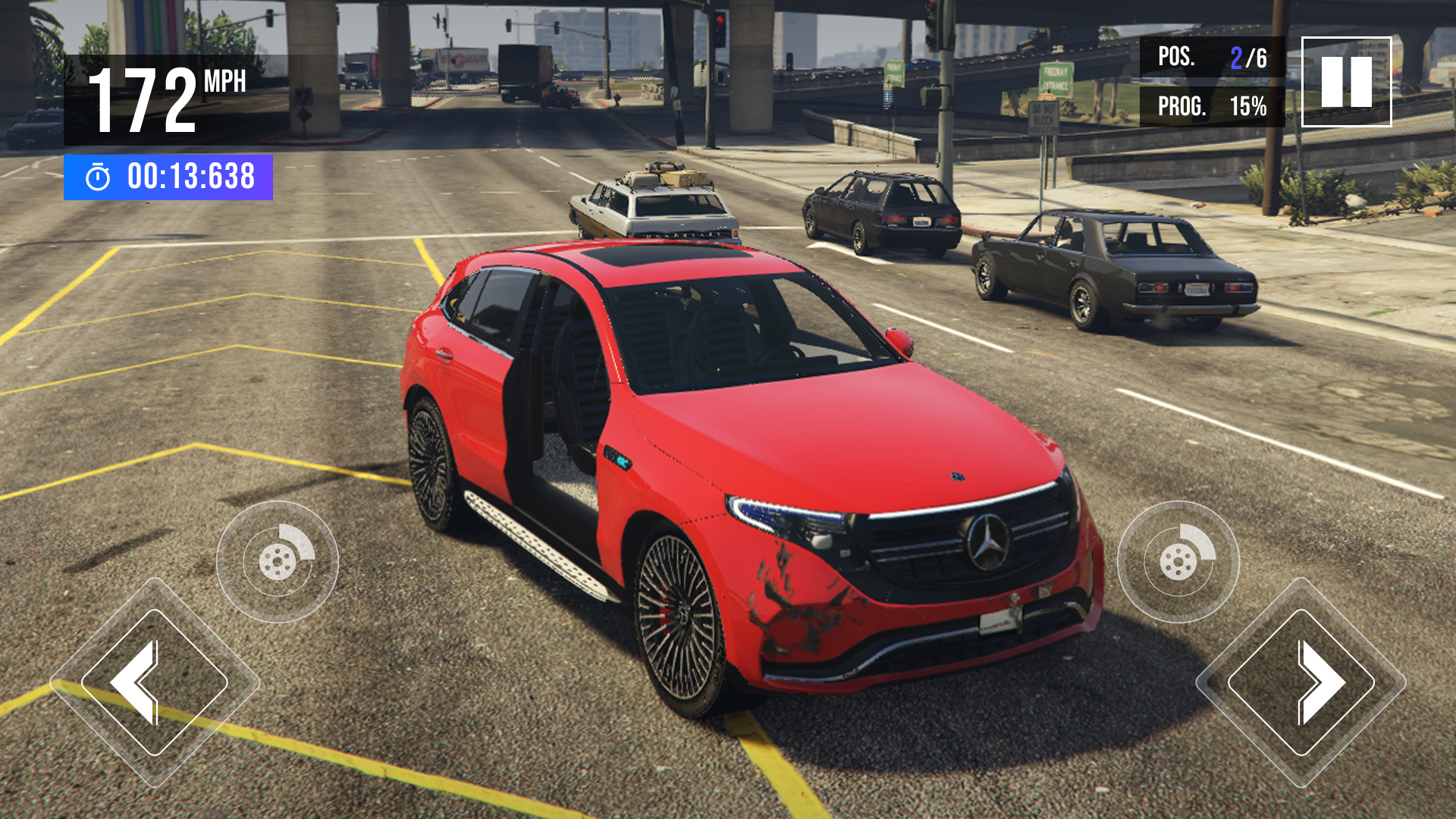
Task: Click the 15% race progress value
Action: coord(1247,106)
